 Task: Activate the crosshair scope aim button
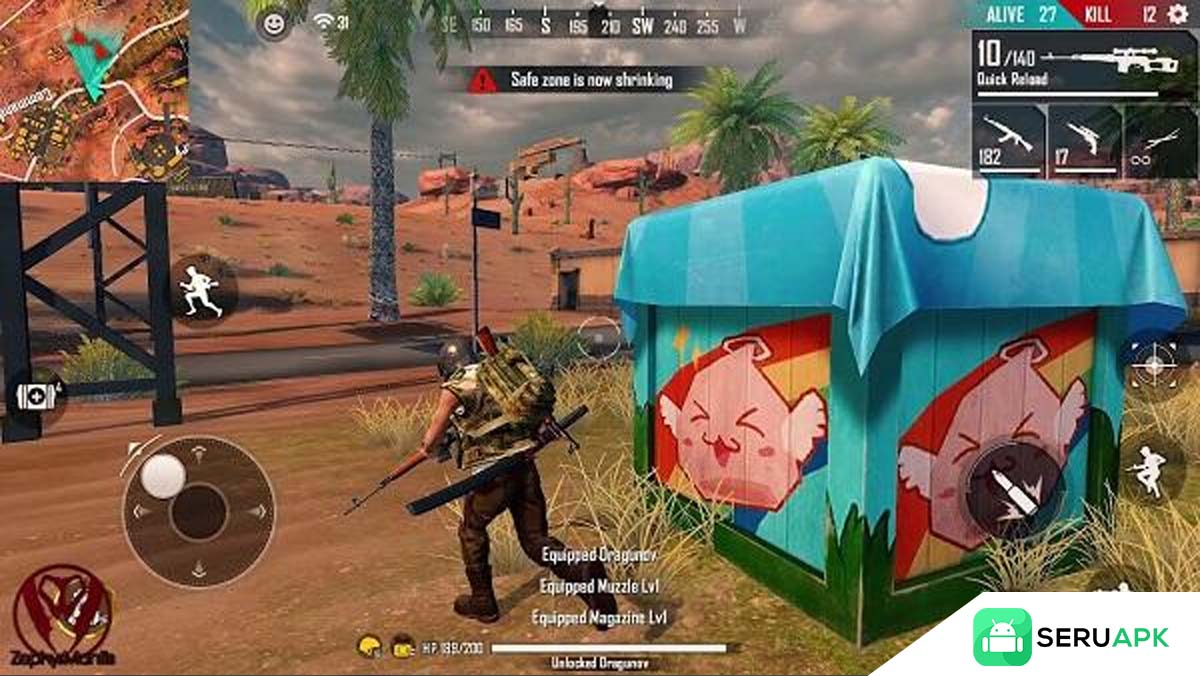(x=1153, y=364)
